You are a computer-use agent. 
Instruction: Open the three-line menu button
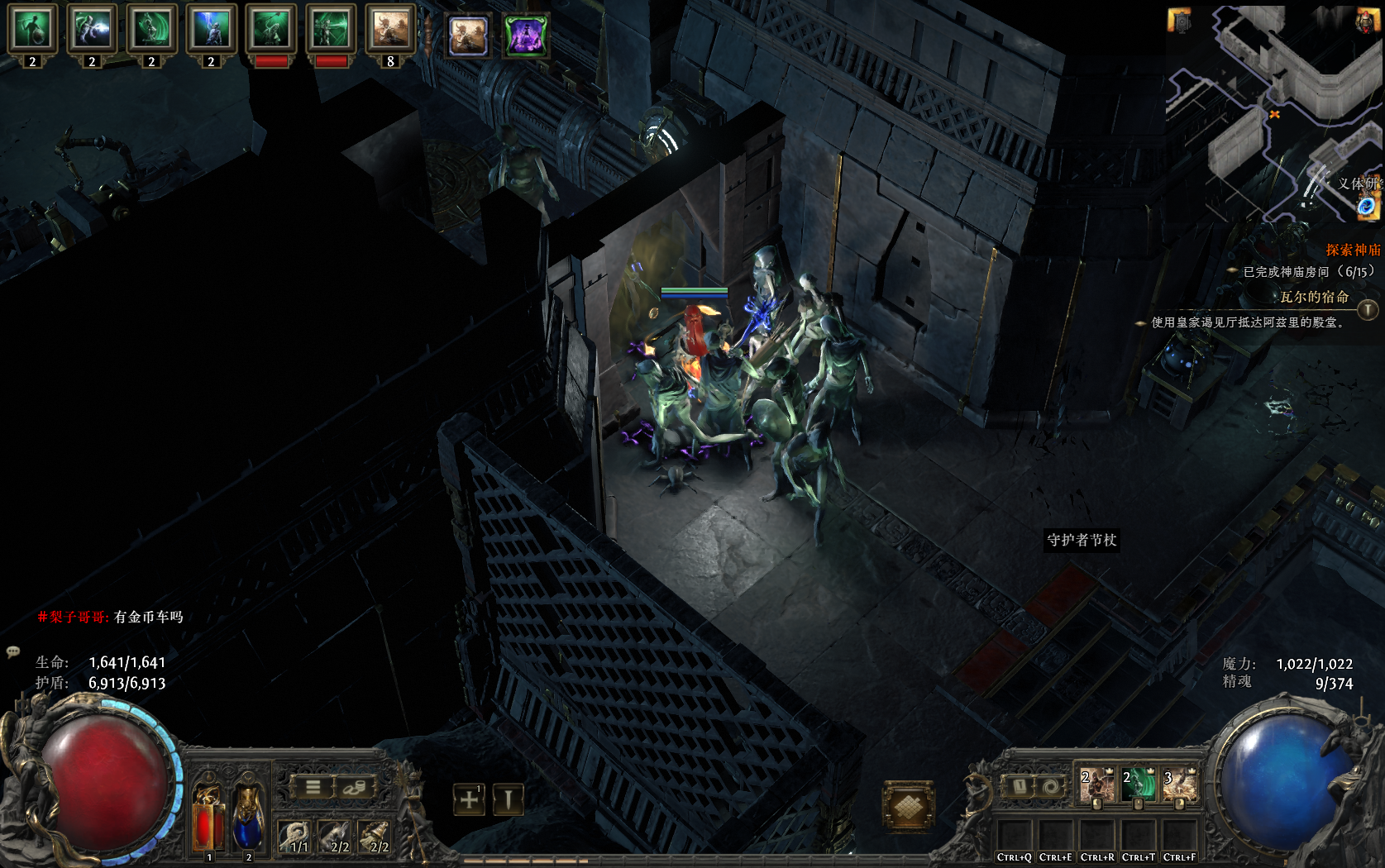313,787
